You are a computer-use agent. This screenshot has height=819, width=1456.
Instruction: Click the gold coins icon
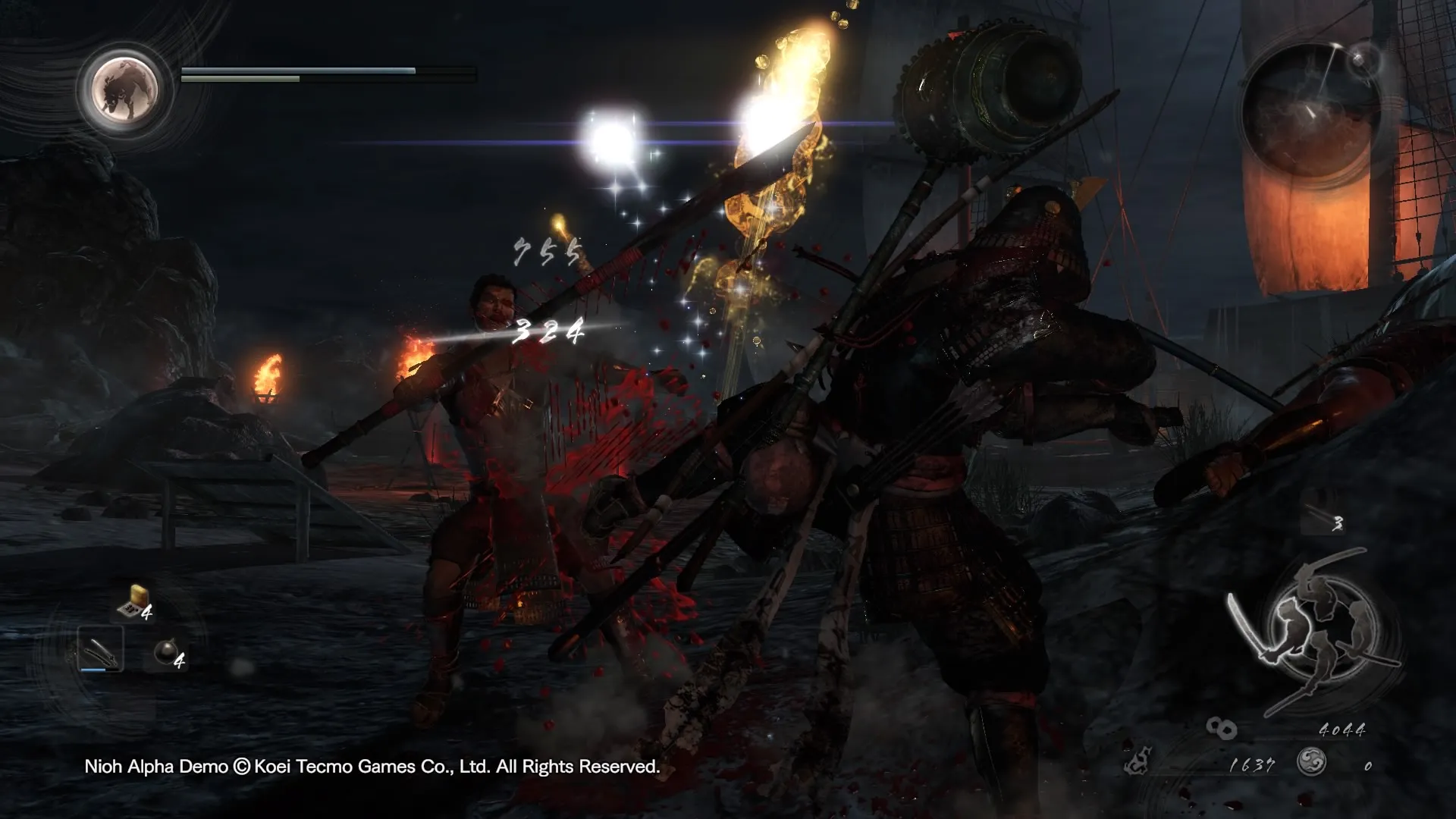coord(1221,730)
